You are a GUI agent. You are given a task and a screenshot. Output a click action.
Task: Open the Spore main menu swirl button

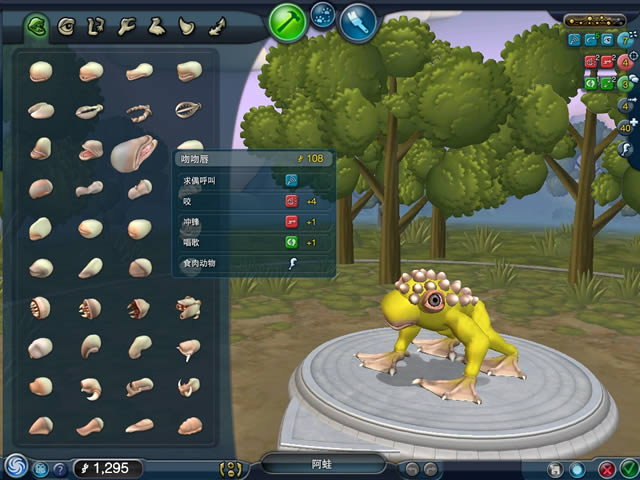pos(15,466)
